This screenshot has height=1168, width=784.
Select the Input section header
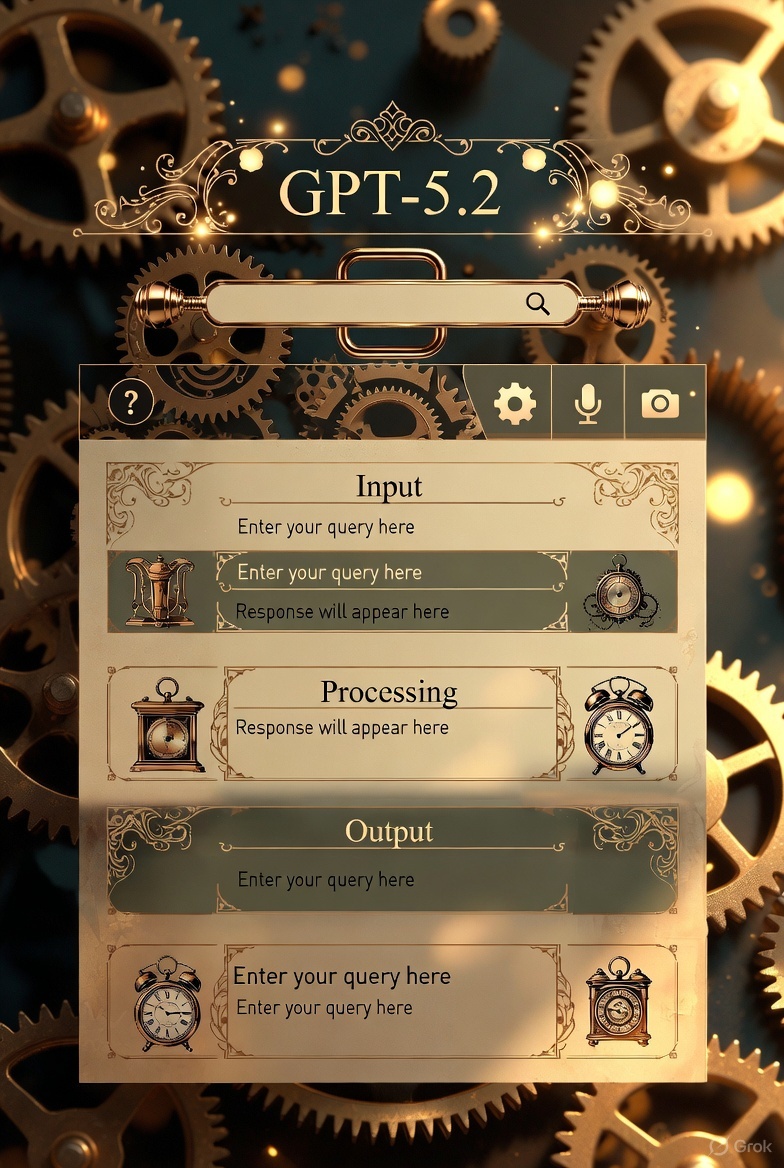click(x=389, y=487)
